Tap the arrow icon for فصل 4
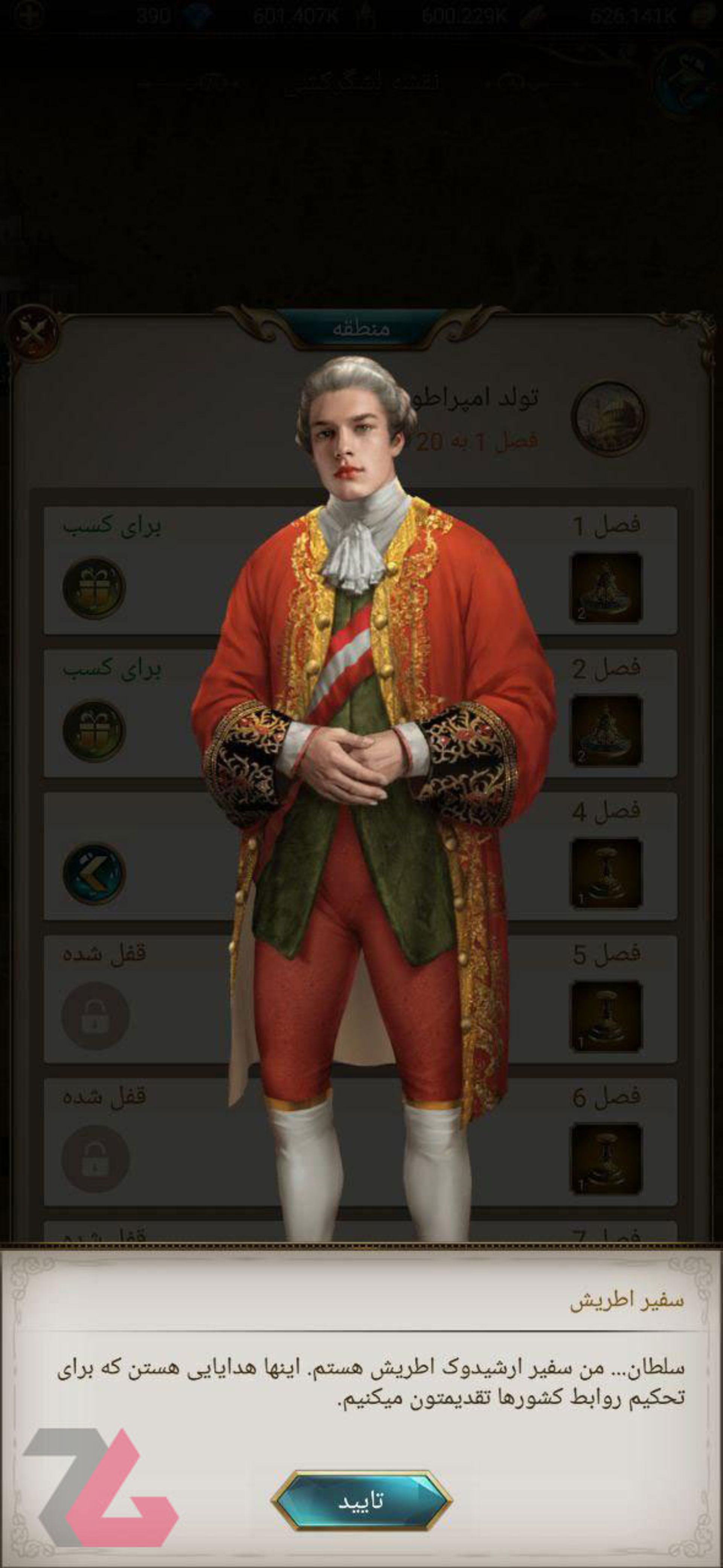The width and height of the screenshot is (723, 1568). coord(94,873)
